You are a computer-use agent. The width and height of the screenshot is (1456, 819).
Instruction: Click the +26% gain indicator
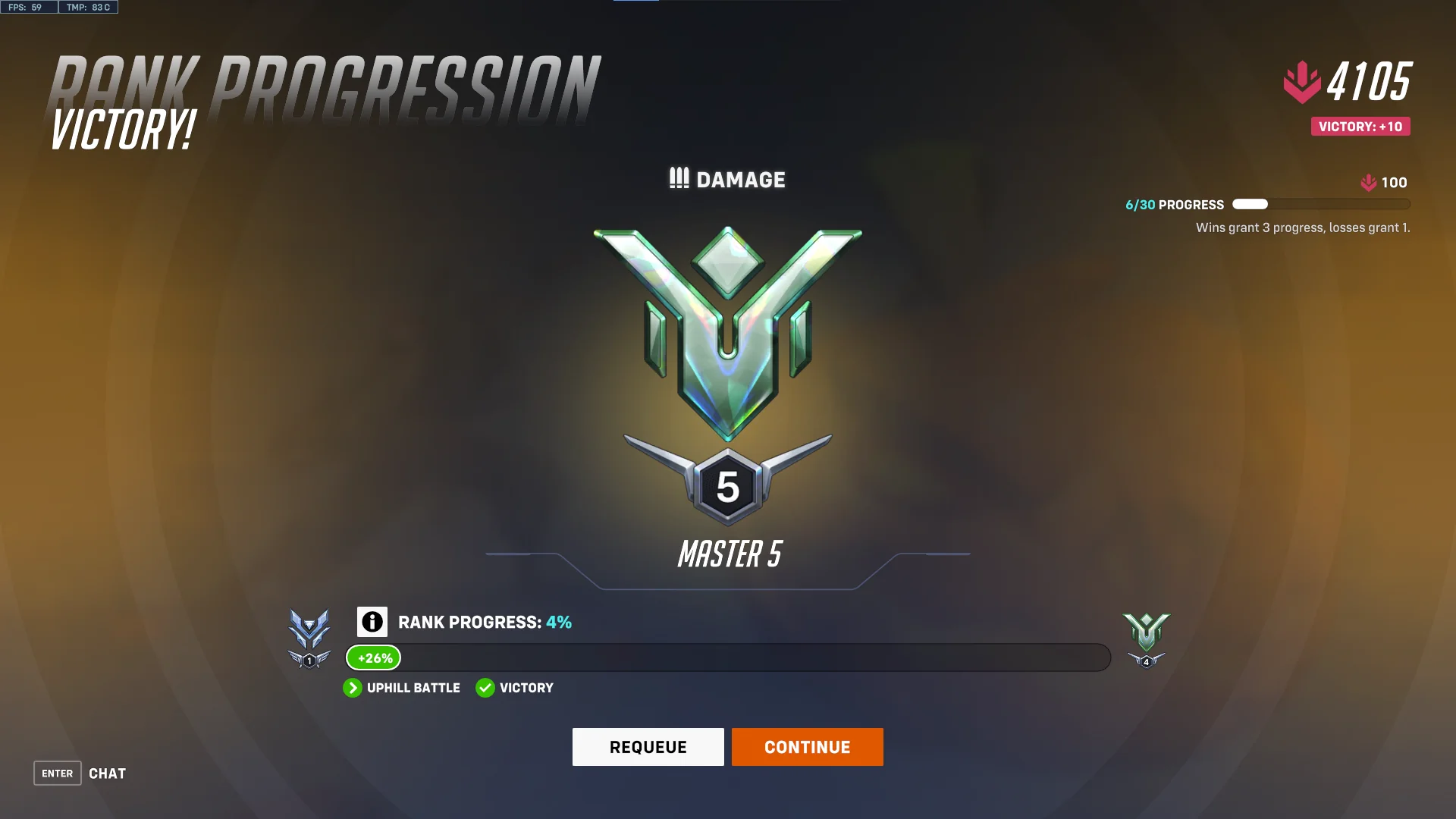coord(372,657)
